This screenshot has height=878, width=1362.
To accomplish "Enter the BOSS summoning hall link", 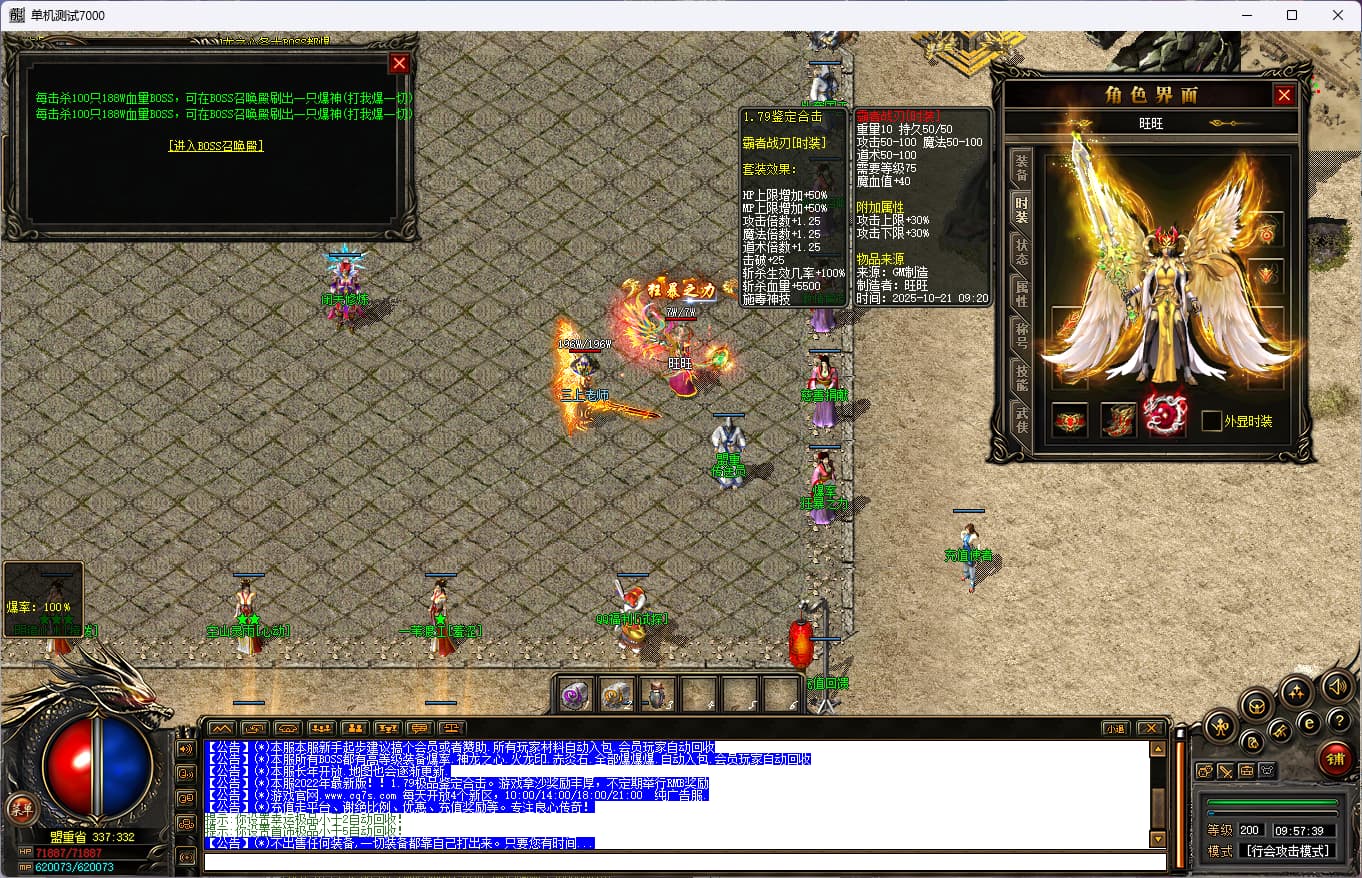I will (x=216, y=146).
